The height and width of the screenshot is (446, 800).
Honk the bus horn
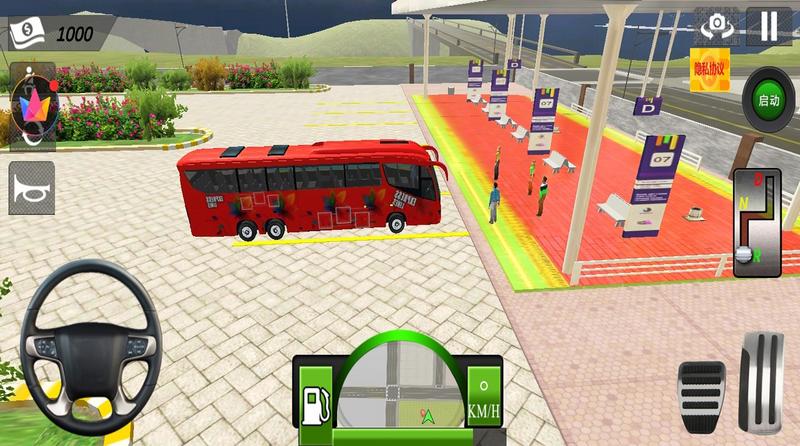(31, 188)
